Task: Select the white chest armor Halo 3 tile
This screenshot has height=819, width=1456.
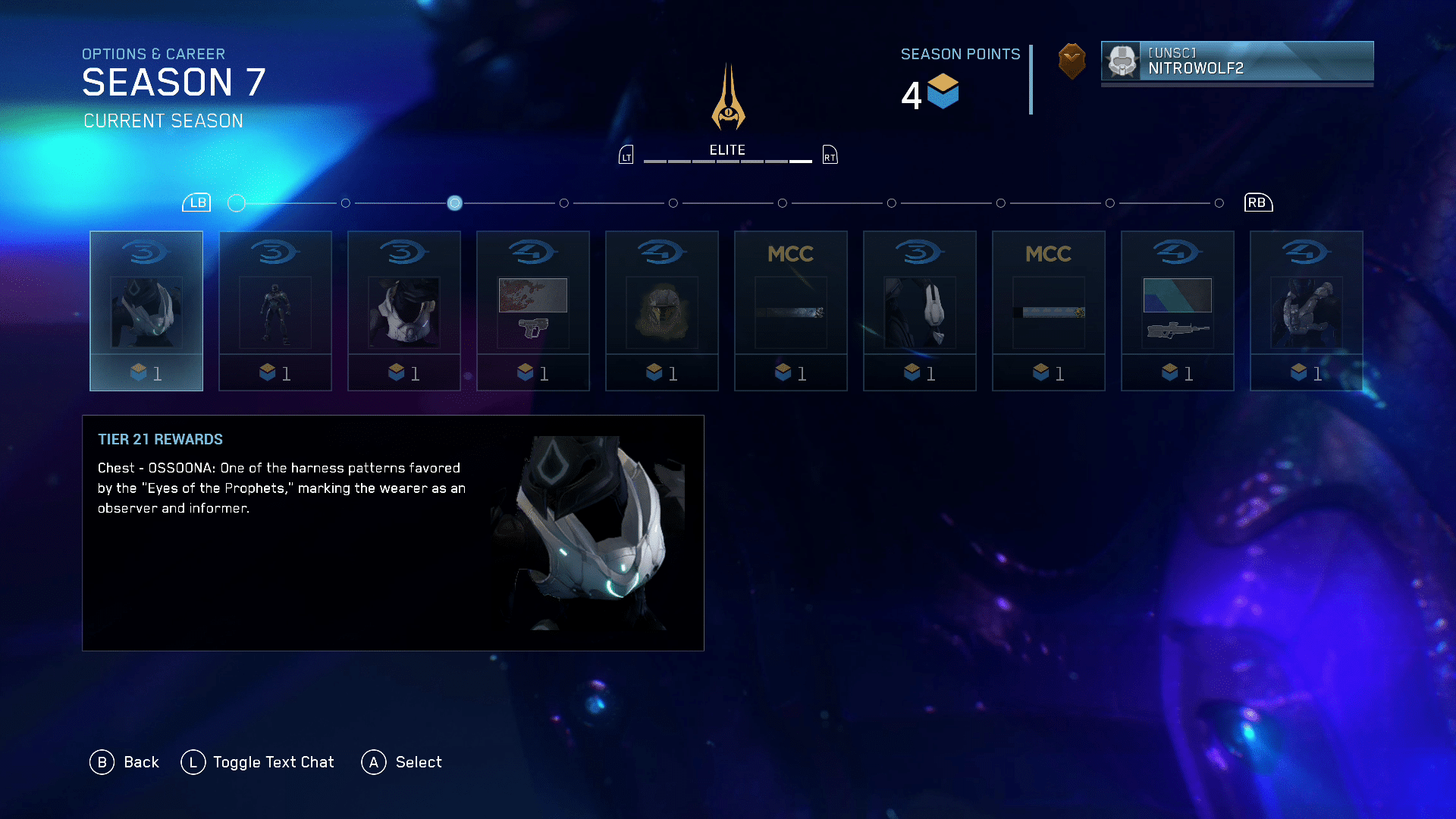Action: (x=404, y=311)
